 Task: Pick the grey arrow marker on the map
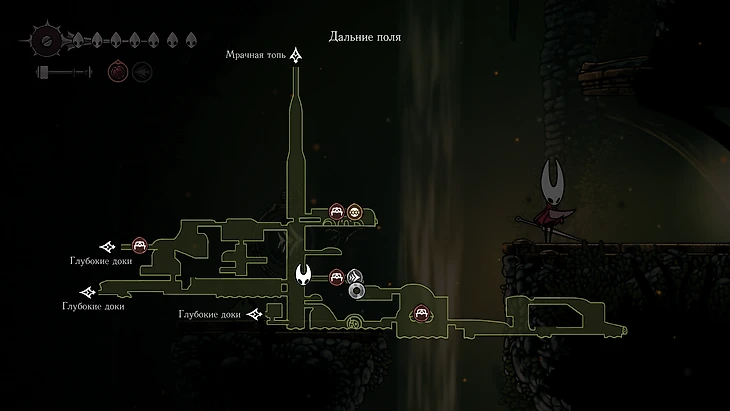point(353,277)
